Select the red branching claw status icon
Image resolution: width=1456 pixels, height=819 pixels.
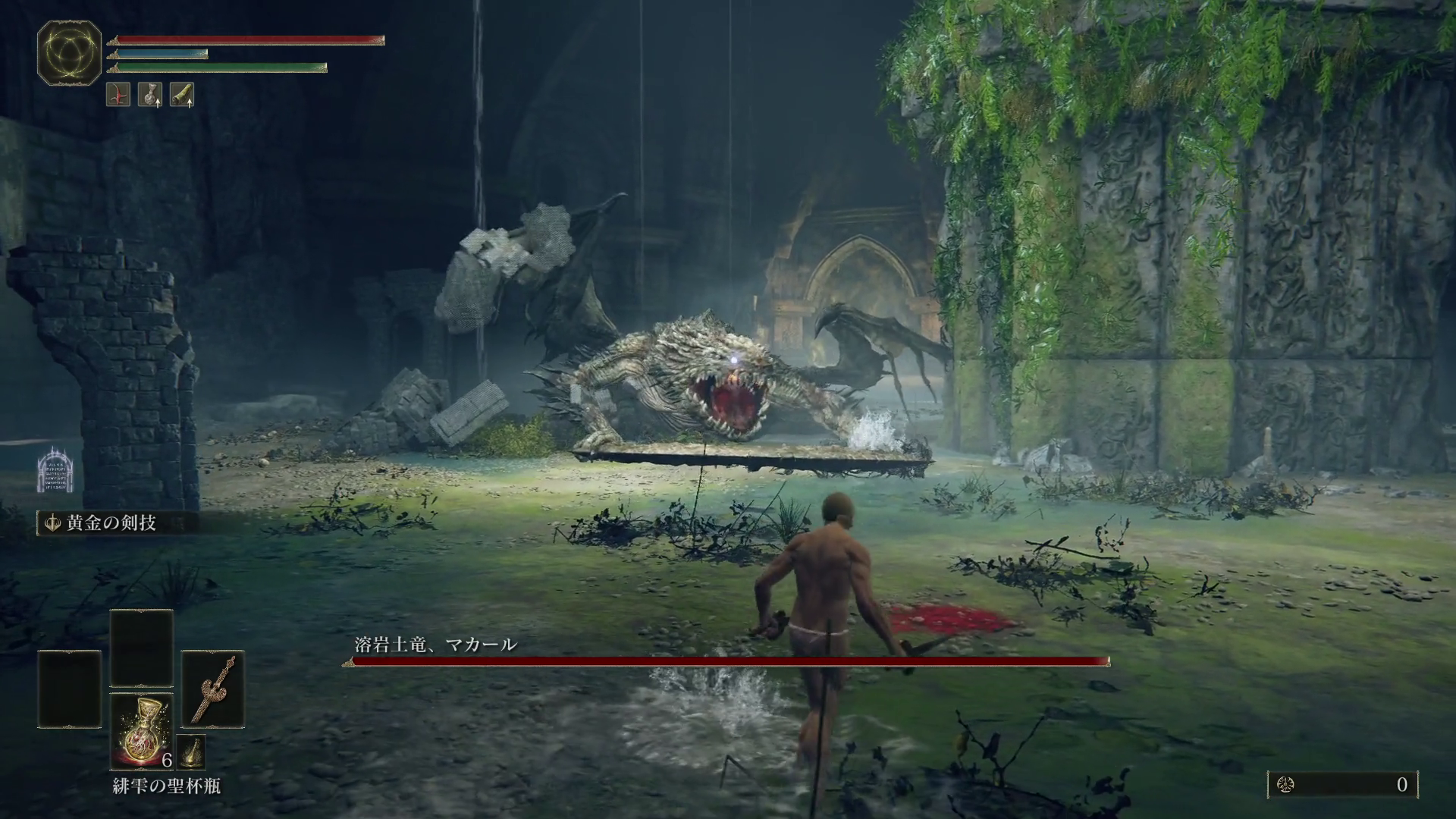click(118, 95)
